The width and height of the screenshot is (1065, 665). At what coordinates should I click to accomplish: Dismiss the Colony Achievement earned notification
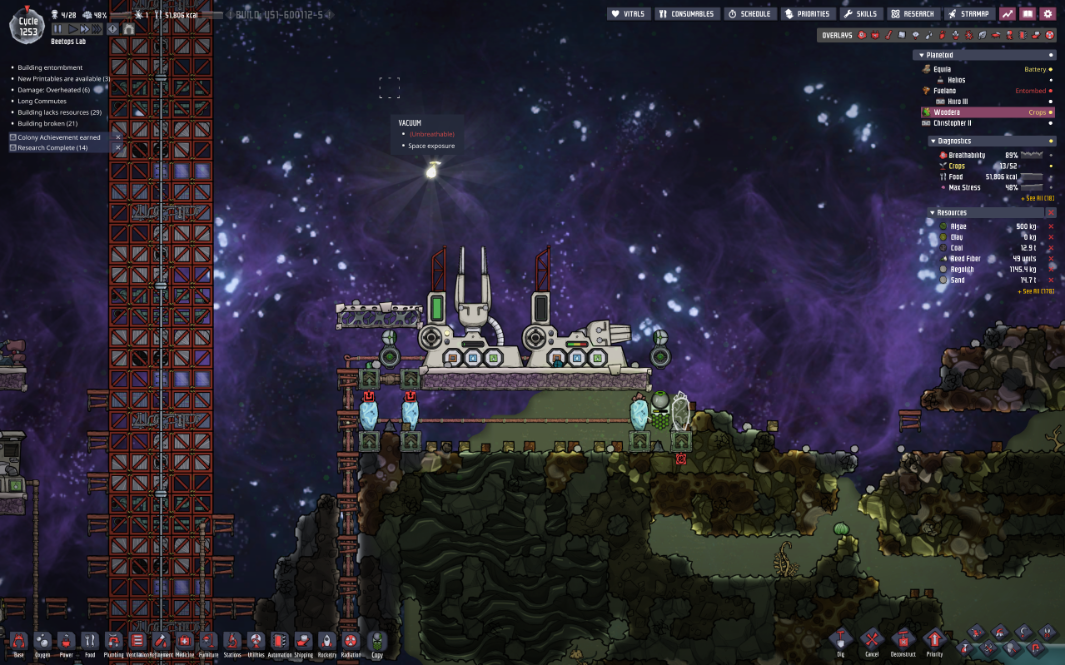[x=117, y=137]
